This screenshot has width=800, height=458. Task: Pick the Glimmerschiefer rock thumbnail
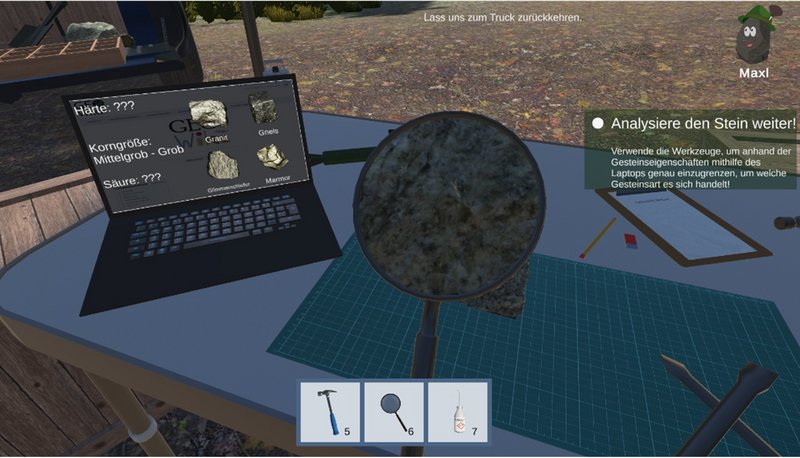click(223, 163)
